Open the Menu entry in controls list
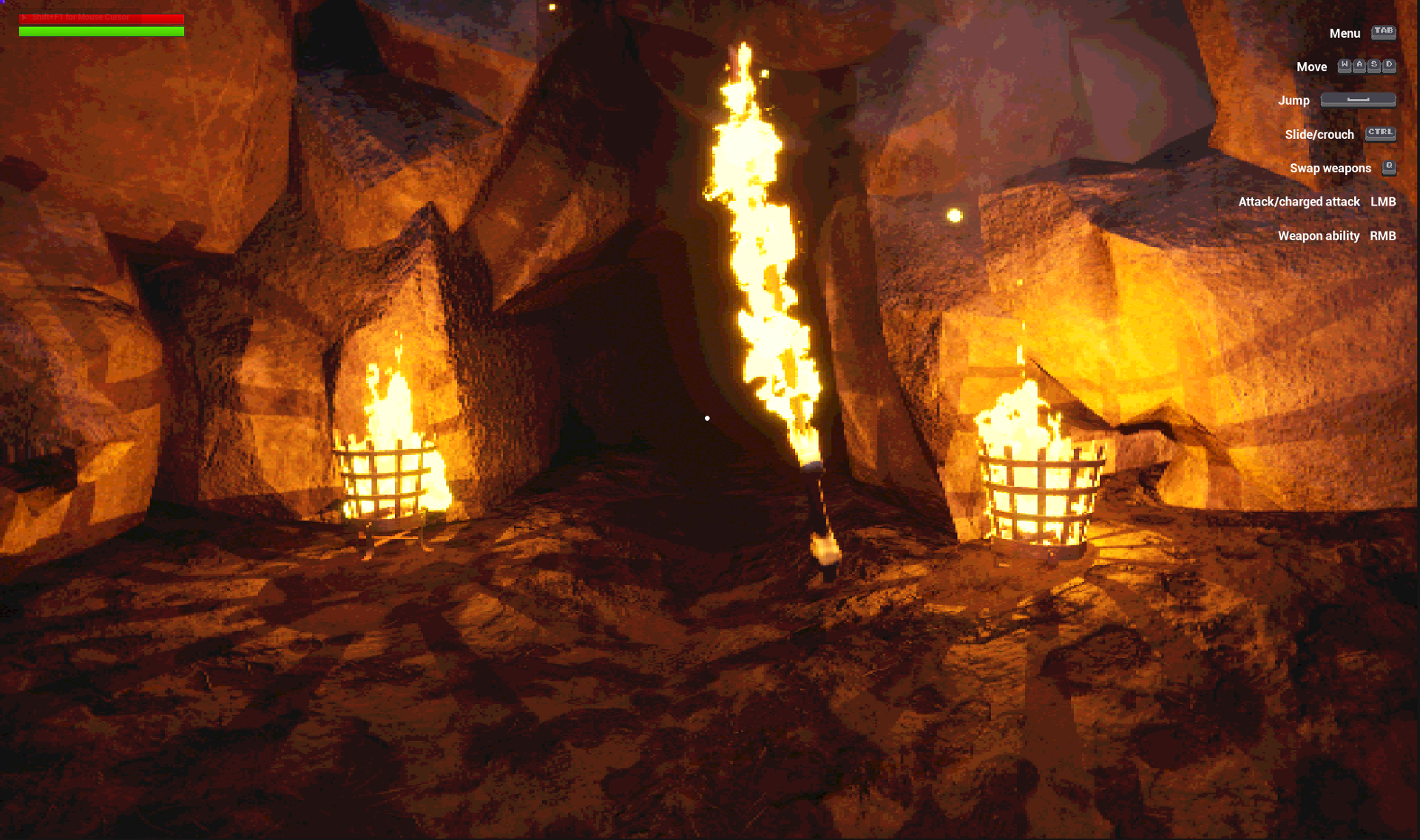1420x840 pixels. tap(1345, 33)
